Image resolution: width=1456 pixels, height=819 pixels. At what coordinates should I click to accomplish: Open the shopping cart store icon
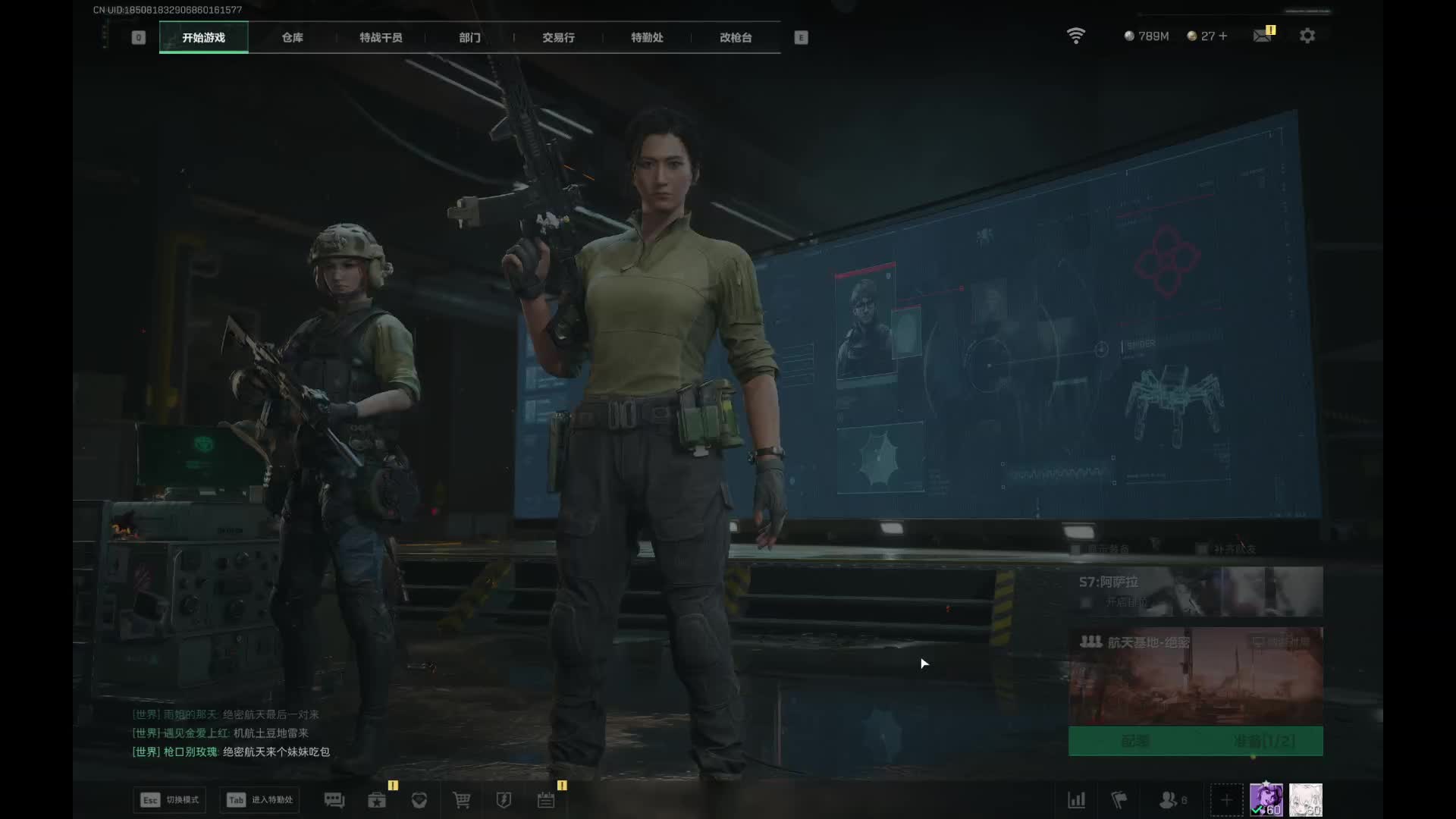click(461, 800)
